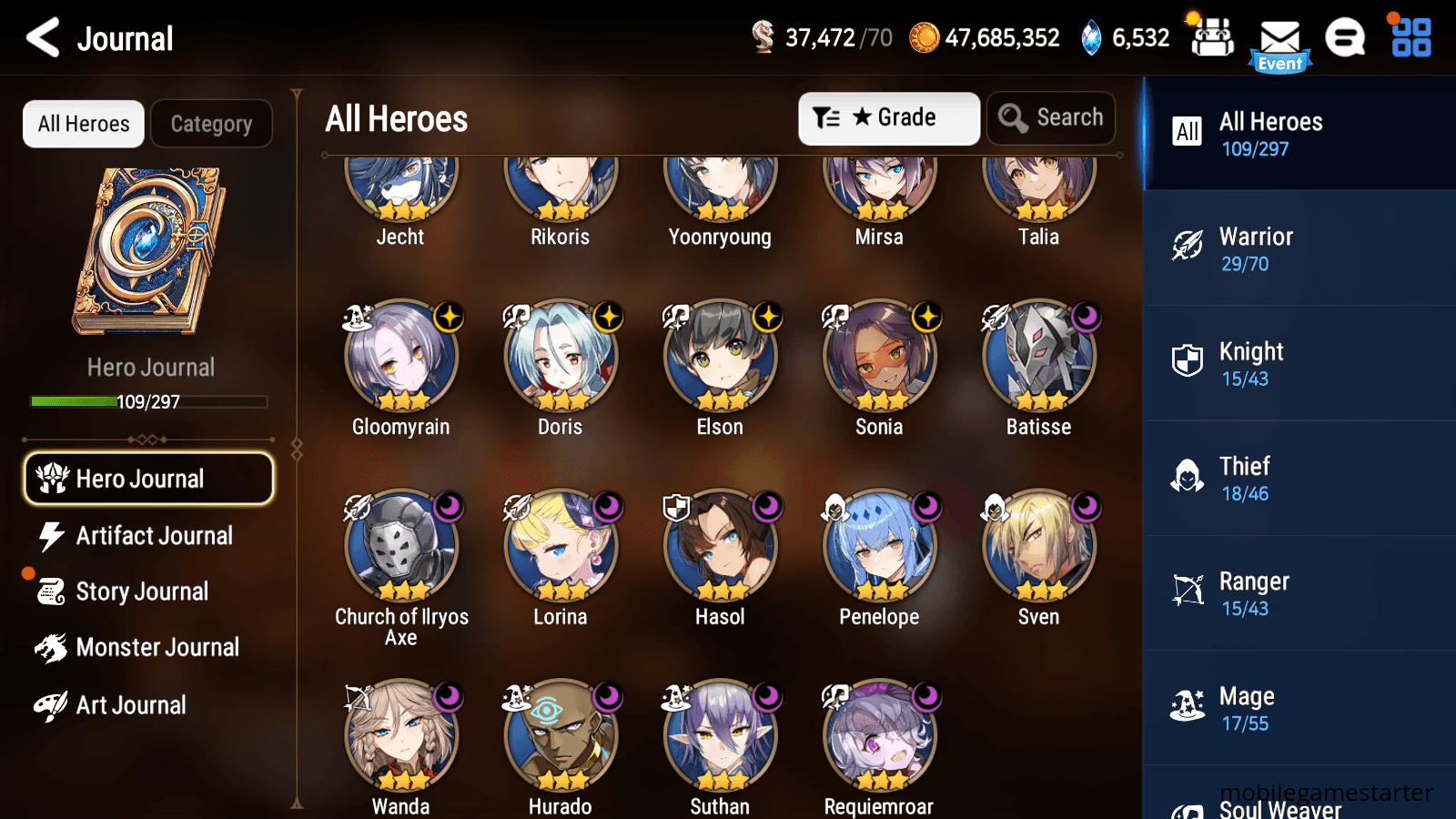
Task: Open the ★ Grade sort filter
Action: (x=888, y=117)
